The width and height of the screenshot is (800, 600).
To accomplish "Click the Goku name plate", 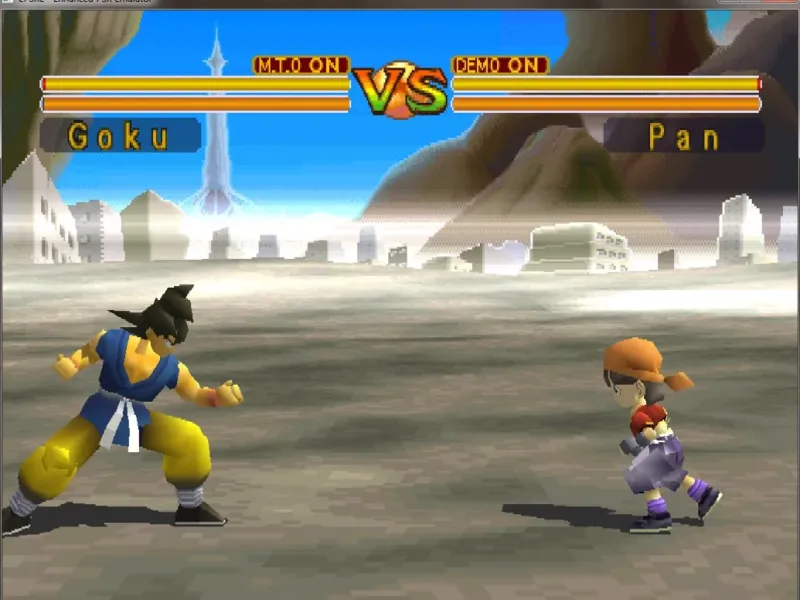I will 120,136.
